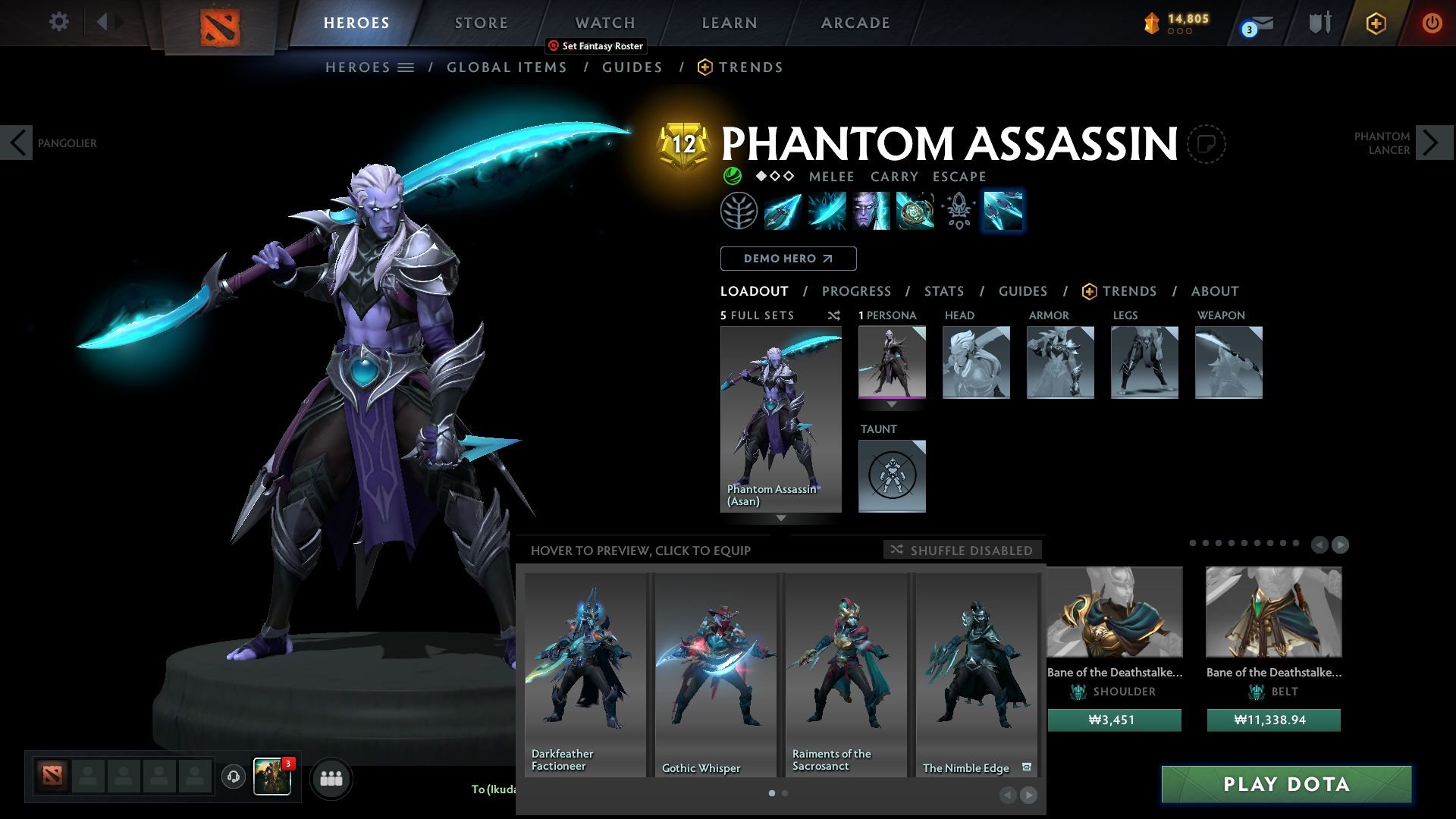Go to the Learn section
Viewport: 1456px width, 819px height.
point(729,23)
